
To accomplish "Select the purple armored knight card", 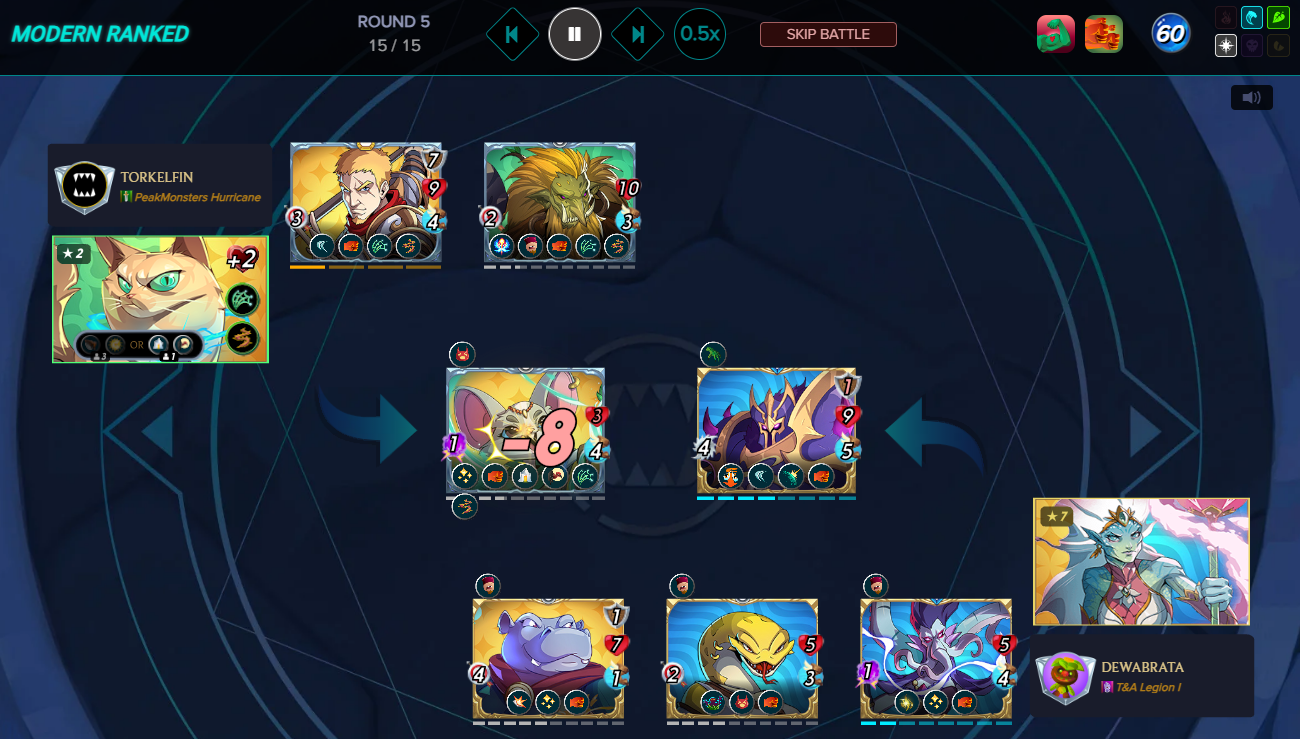I will point(776,431).
